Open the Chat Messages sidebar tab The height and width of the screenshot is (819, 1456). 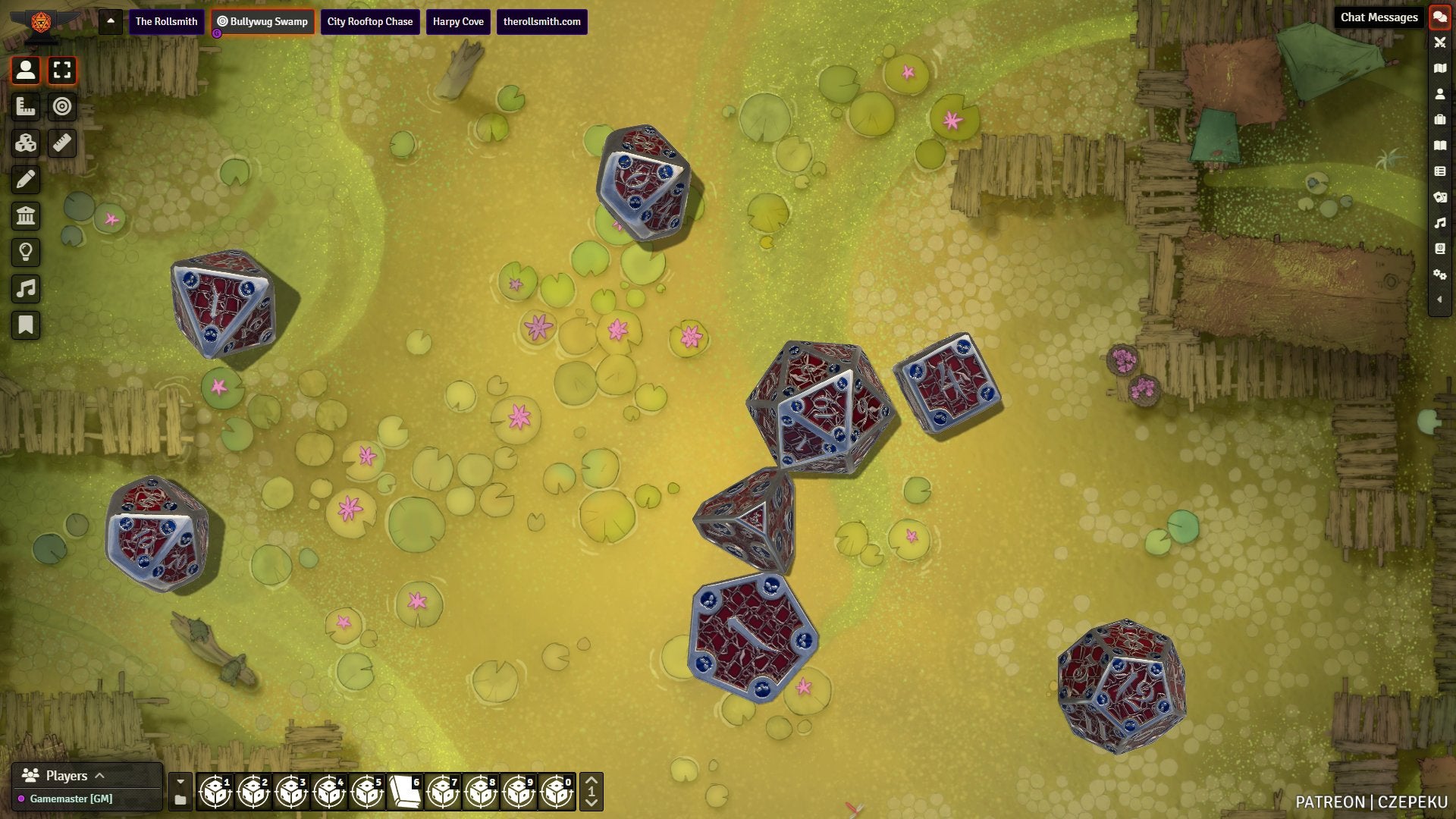point(1439,17)
